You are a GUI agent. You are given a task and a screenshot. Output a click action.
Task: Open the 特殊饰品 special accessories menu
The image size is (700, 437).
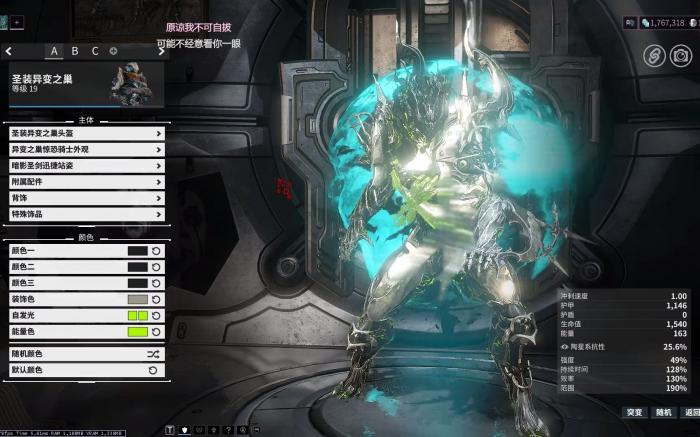pyautogui.click(x=86, y=214)
